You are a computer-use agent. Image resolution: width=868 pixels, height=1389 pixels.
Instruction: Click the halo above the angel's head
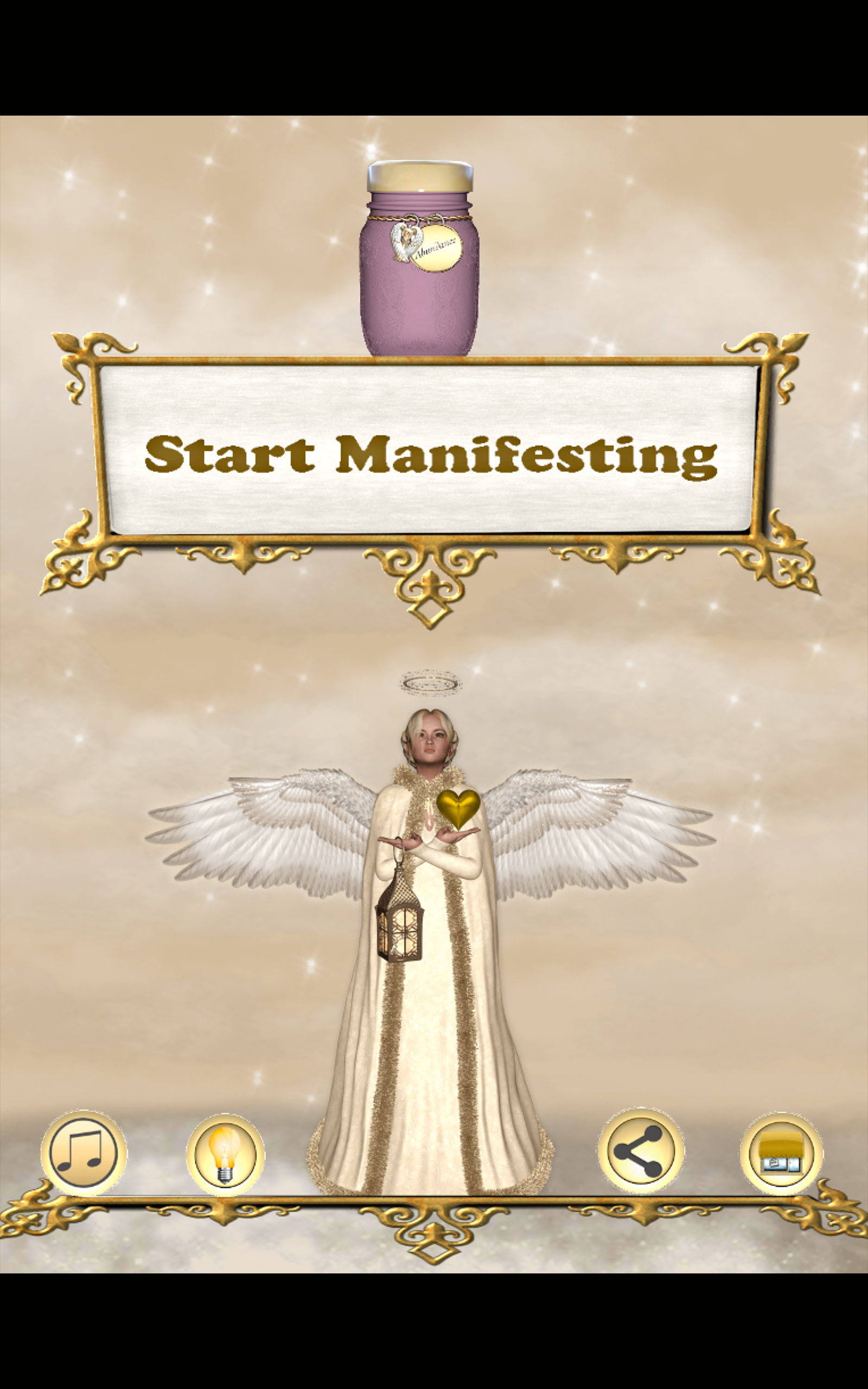click(431, 684)
